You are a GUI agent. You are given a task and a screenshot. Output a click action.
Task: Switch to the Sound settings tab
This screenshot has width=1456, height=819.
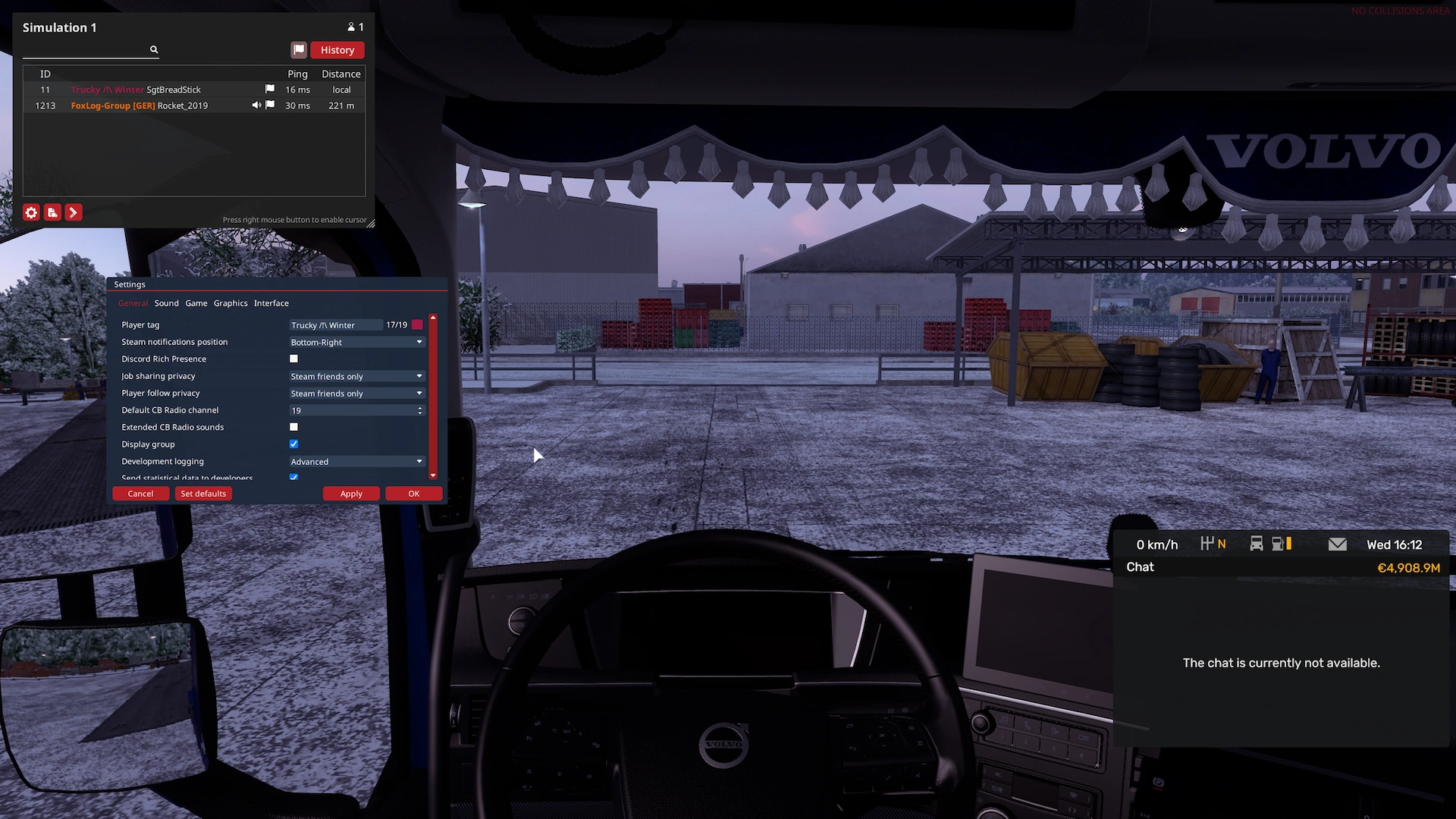pos(166,303)
